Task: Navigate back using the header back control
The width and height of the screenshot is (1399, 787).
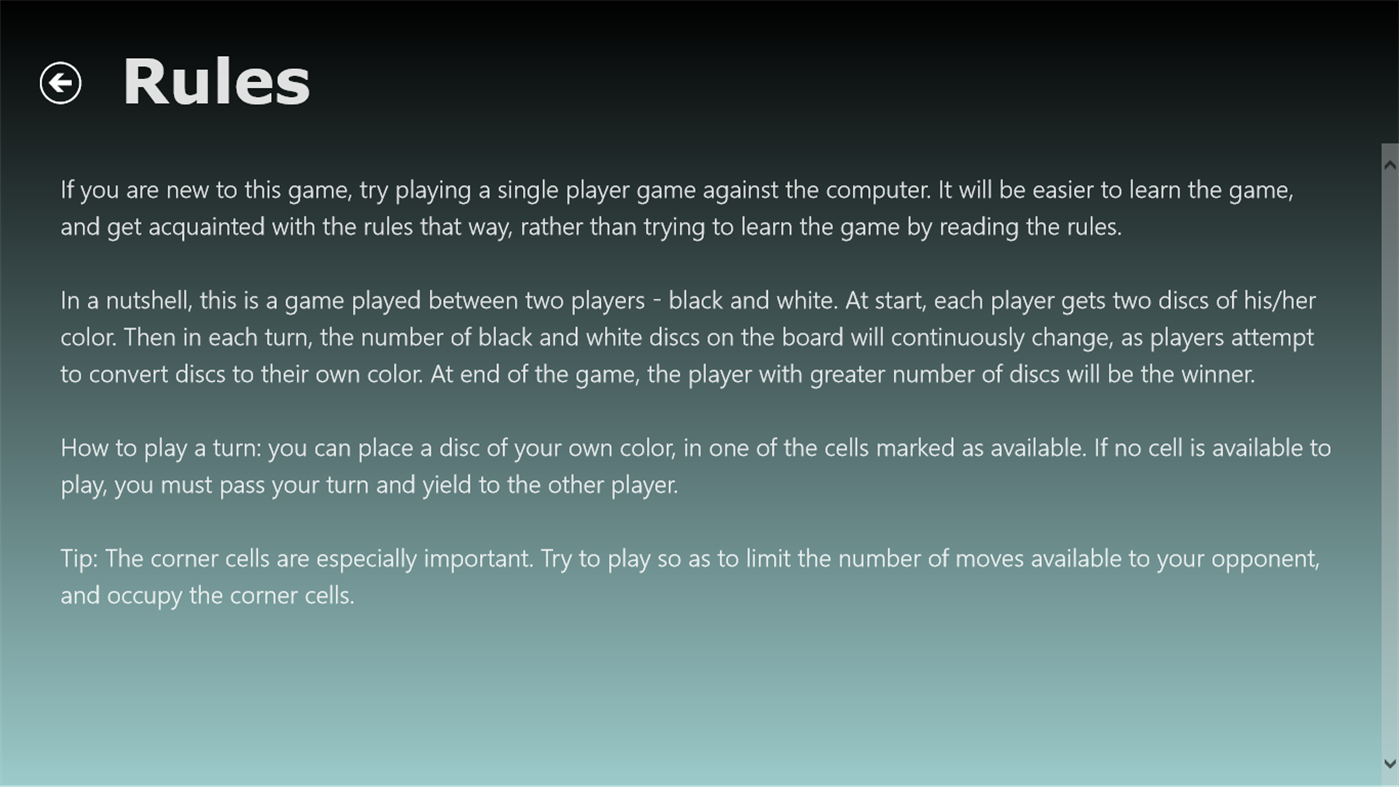Action: tap(60, 81)
